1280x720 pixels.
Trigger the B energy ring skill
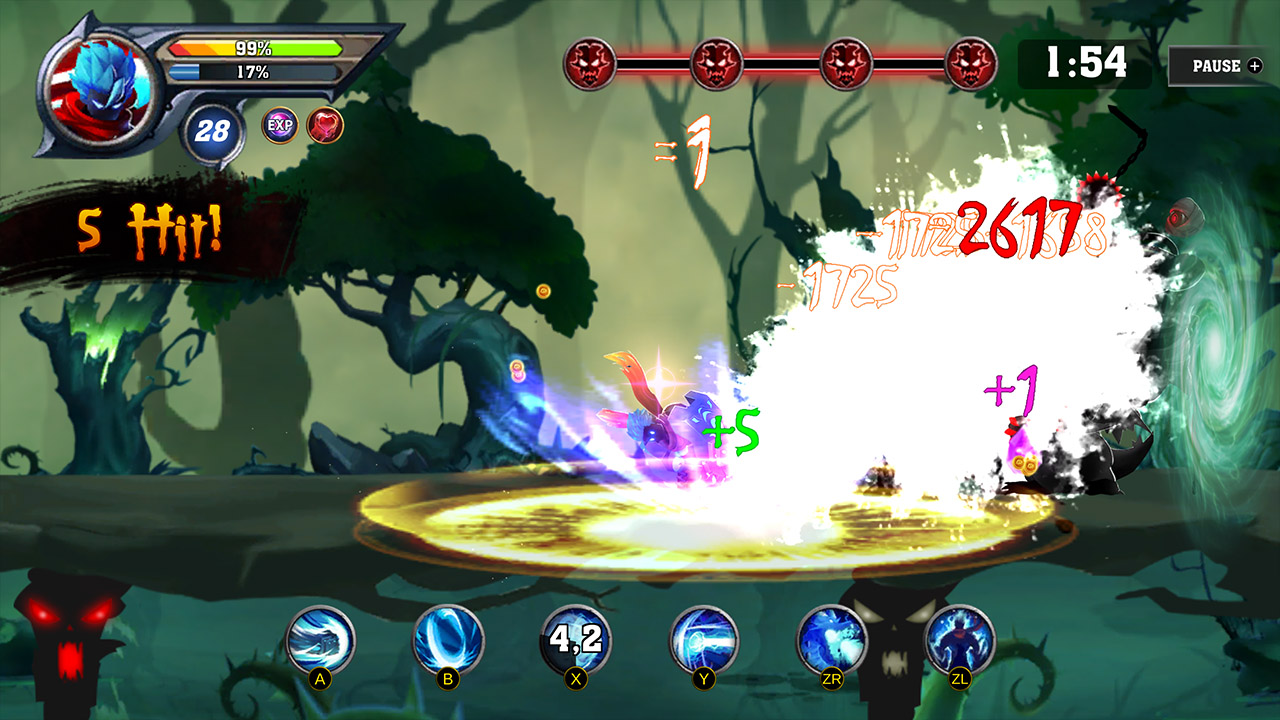pos(449,638)
